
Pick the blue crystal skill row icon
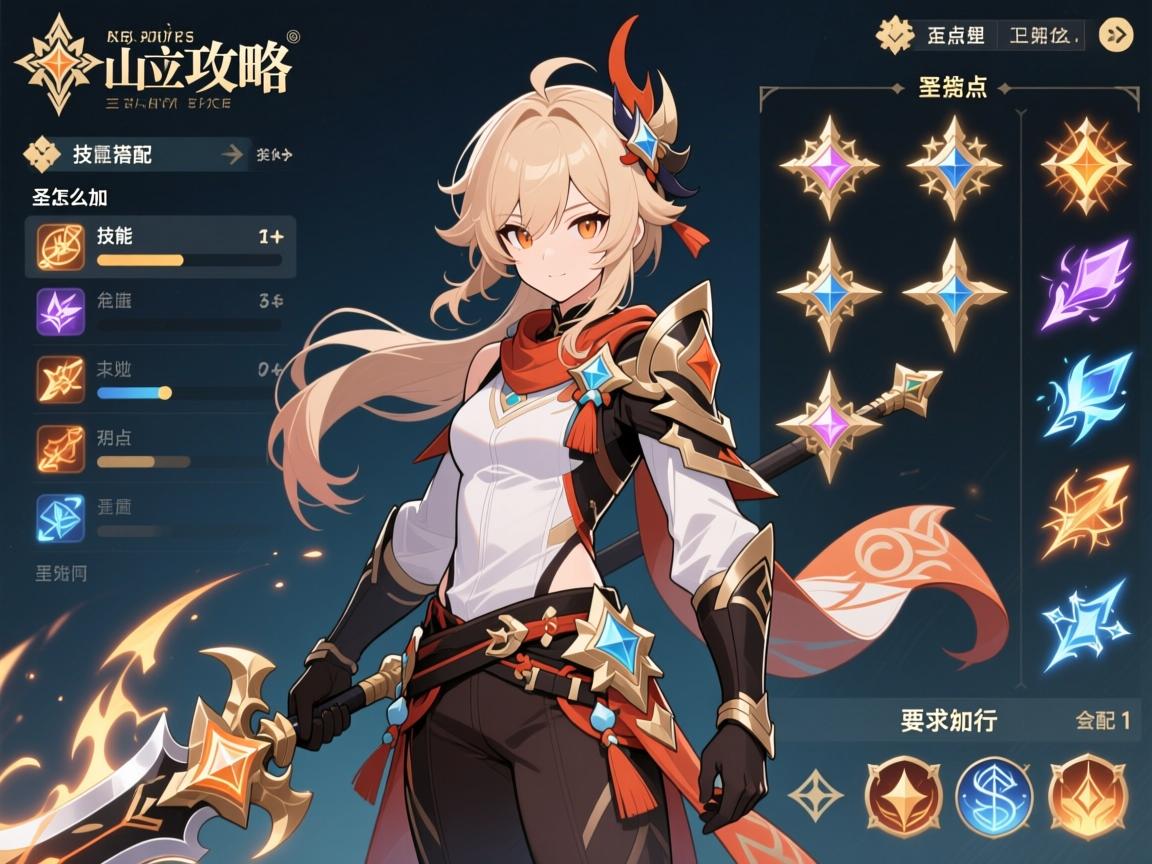59,517
